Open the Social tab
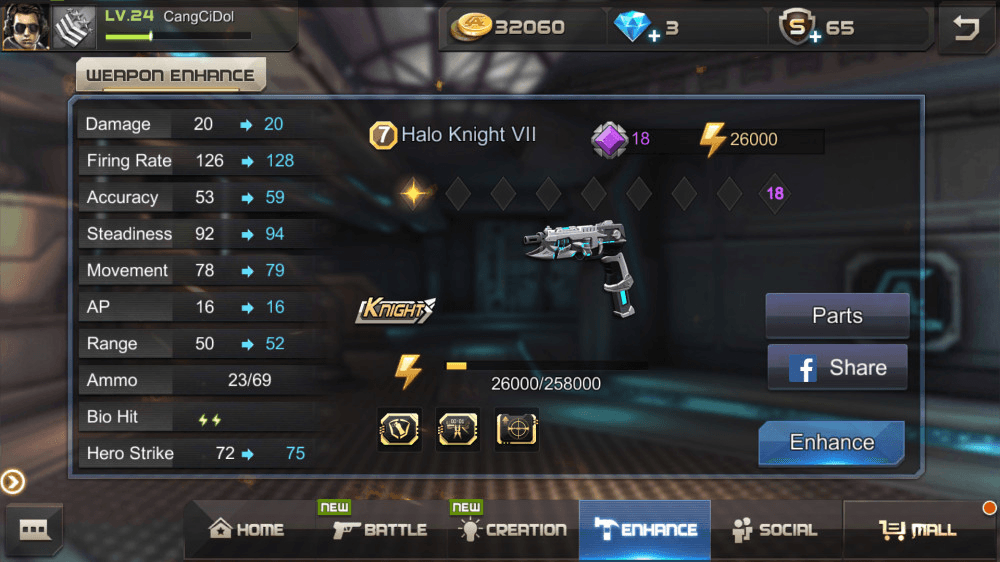The image size is (1000, 562). tap(774, 530)
